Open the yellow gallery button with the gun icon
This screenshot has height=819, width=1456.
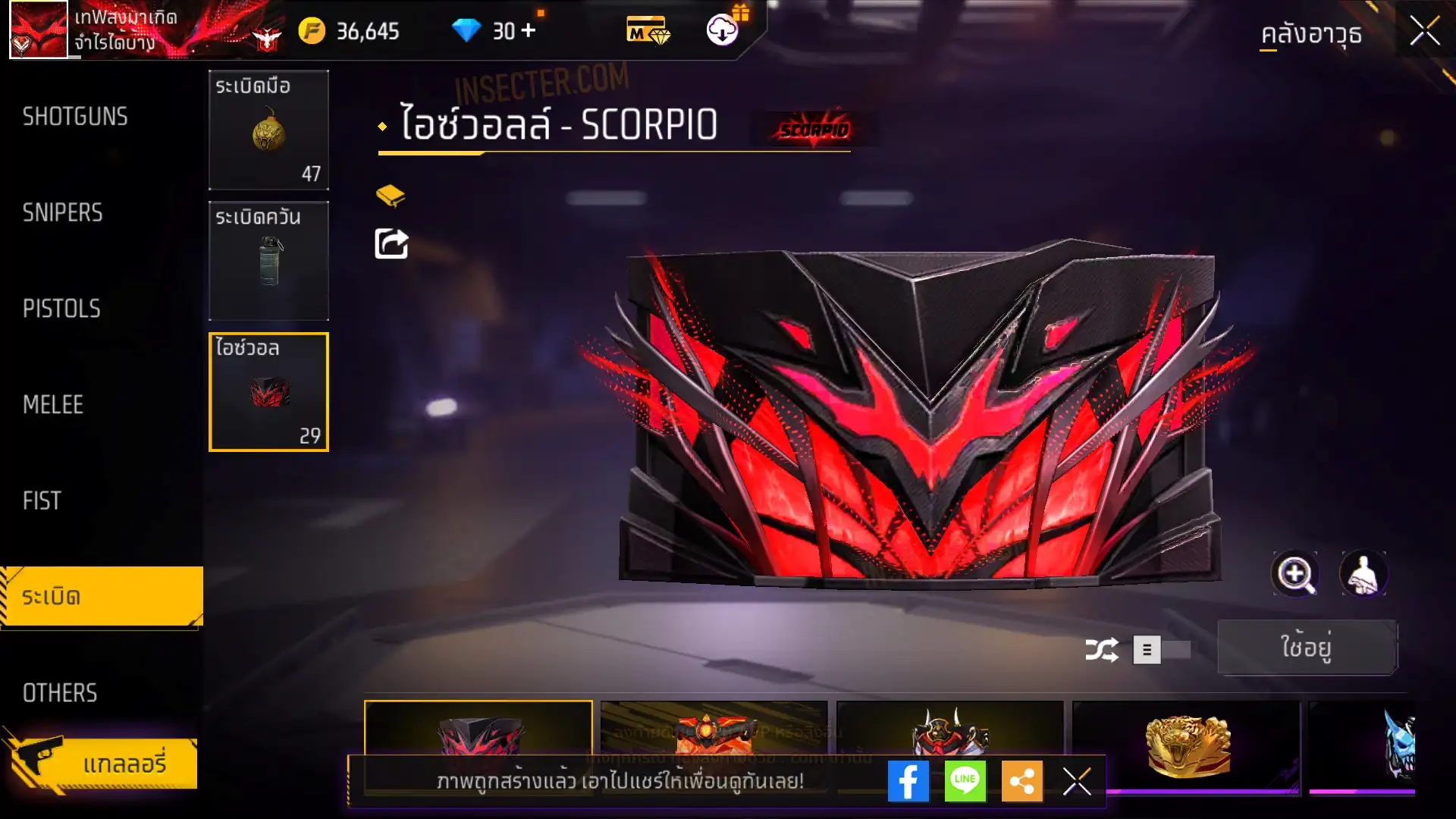point(102,764)
